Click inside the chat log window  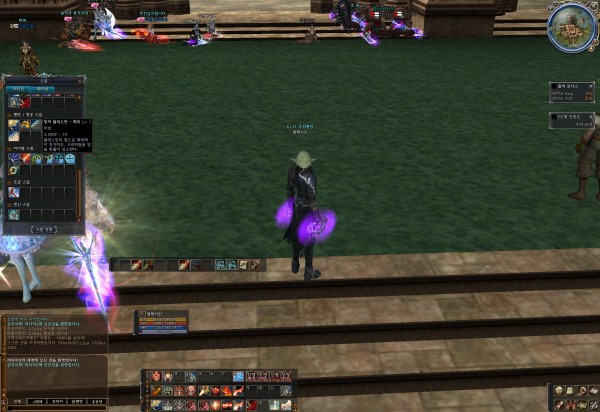click(50, 345)
